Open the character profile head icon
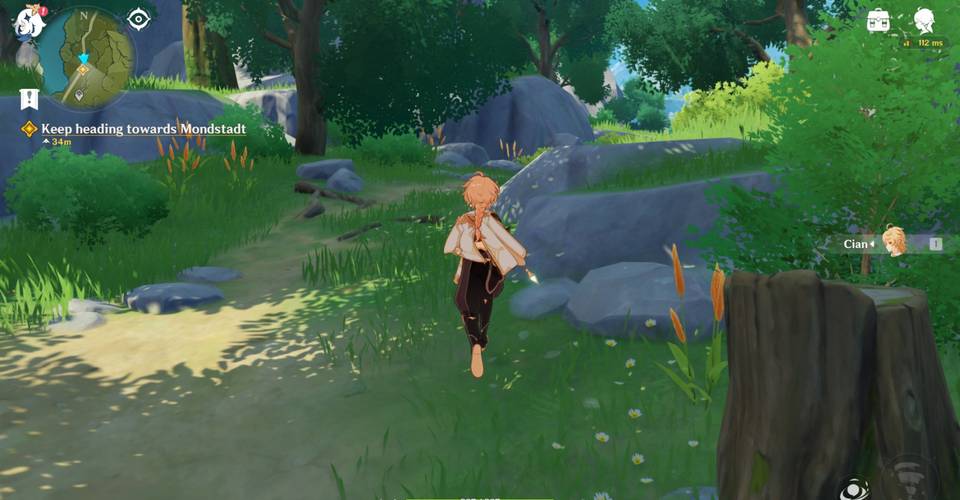The height and width of the screenshot is (500, 960). tap(925, 19)
